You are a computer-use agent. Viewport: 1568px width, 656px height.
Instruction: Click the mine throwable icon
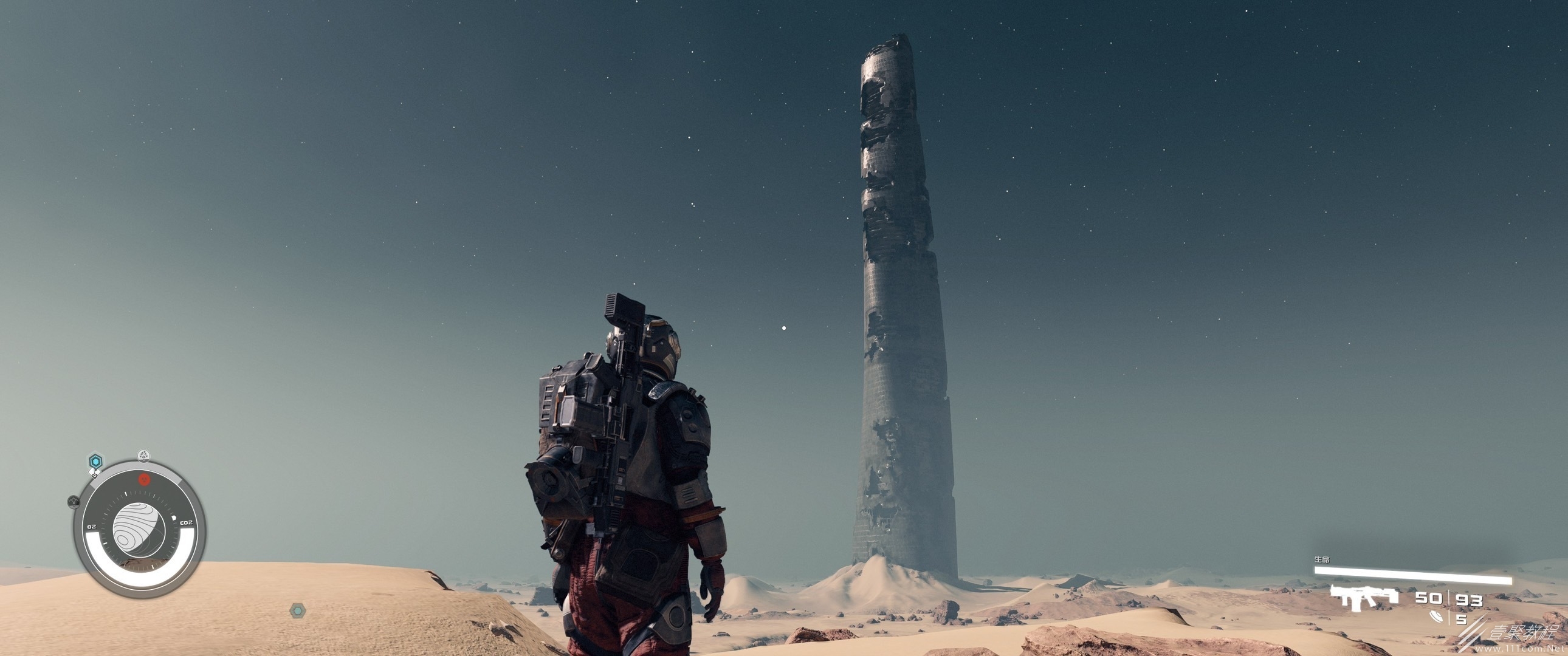(1437, 617)
